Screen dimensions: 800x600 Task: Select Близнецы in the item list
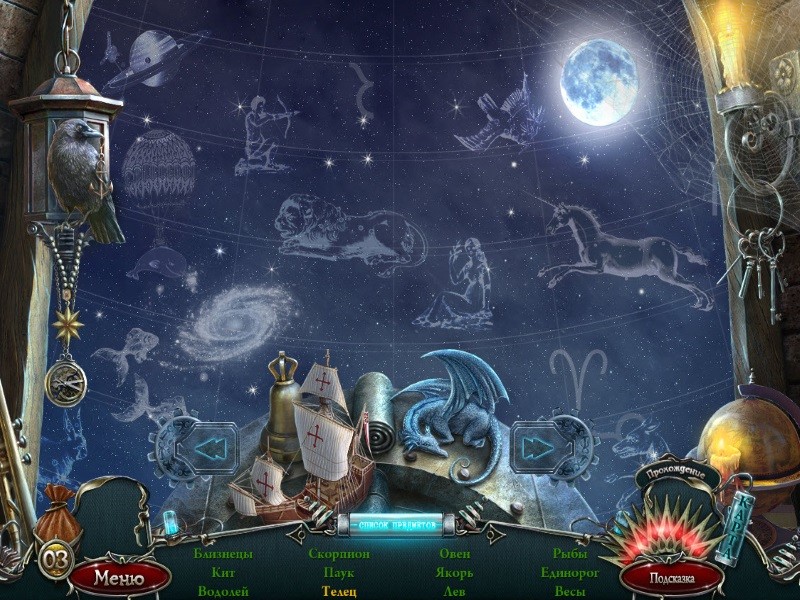(223, 553)
